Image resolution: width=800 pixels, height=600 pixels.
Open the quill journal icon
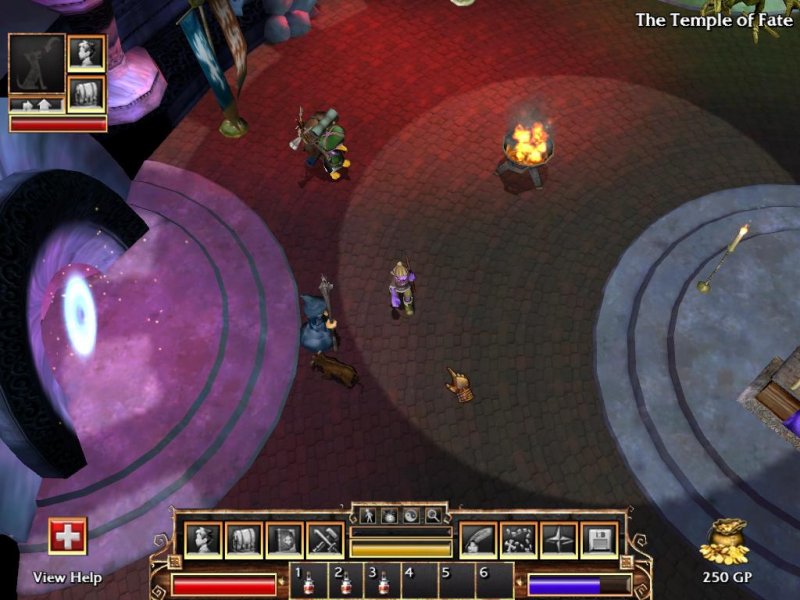478,541
